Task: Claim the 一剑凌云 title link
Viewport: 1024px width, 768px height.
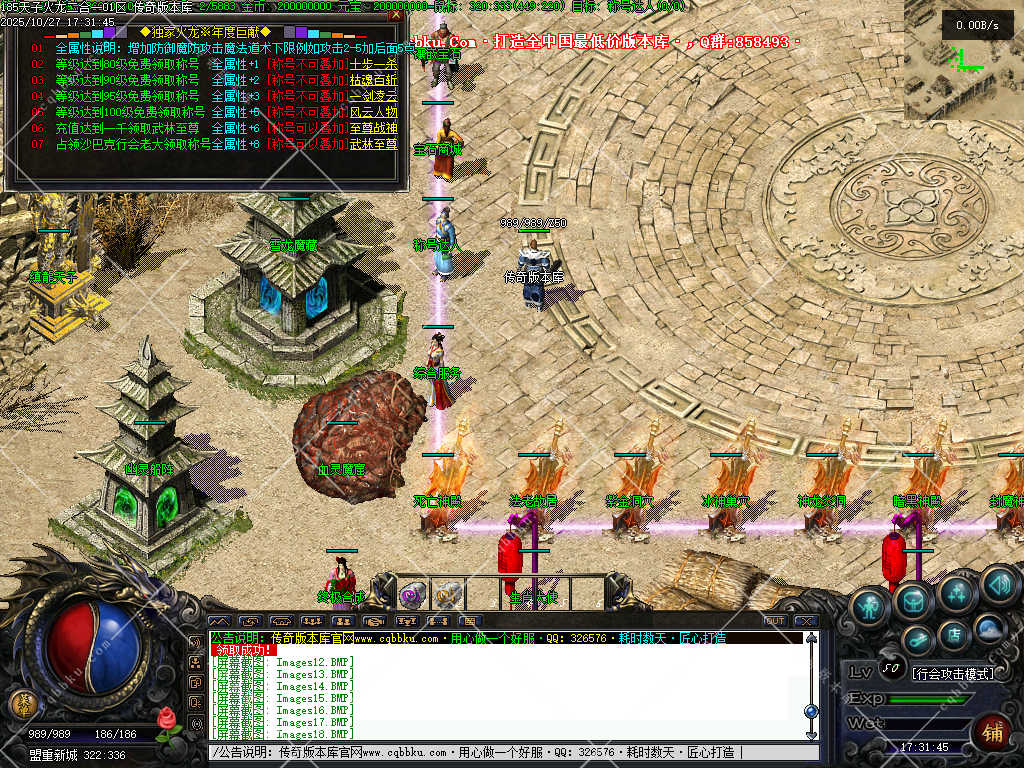Action: click(373, 96)
